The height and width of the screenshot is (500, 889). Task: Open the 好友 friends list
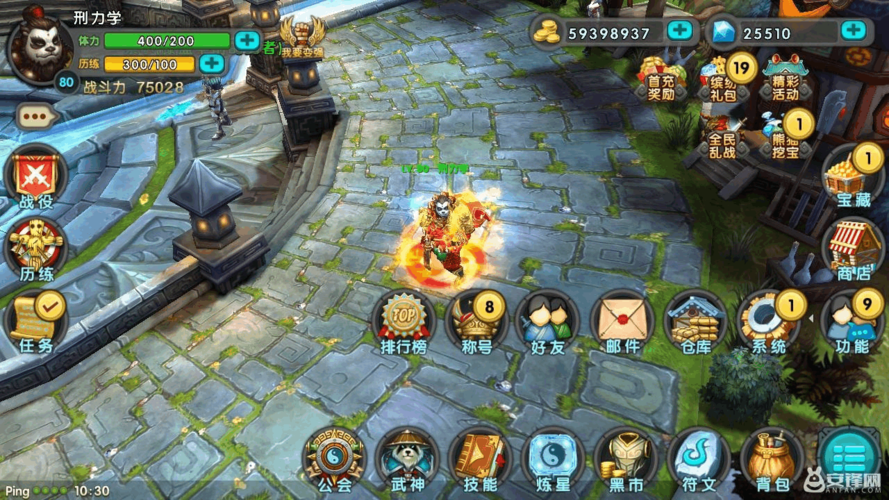pyautogui.click(x=548, y=320)
